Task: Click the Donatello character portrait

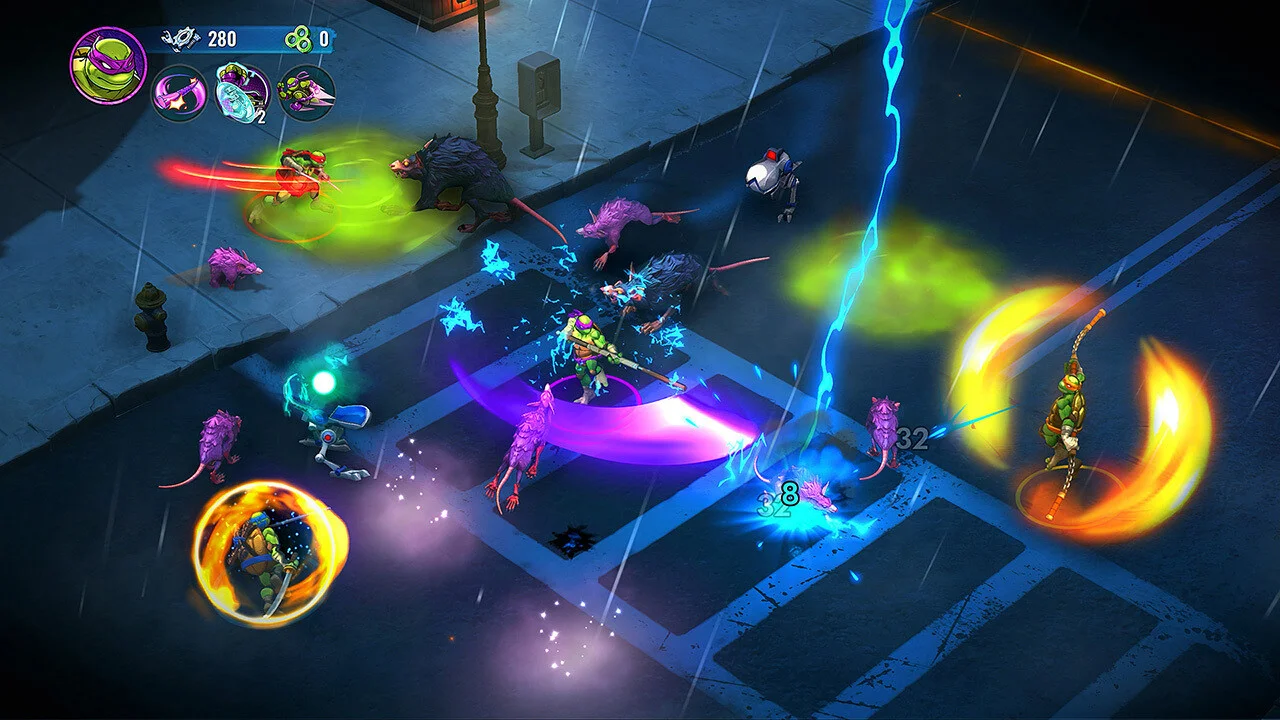Action: (108, 66)
